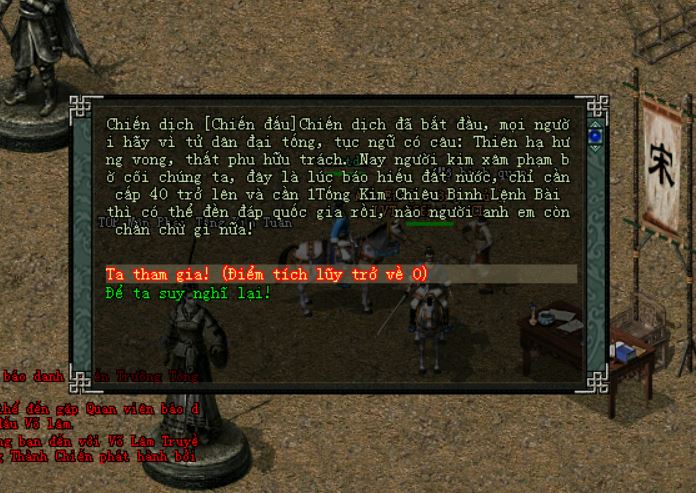Click the blue gem scrollbar handle

[595, 135]
